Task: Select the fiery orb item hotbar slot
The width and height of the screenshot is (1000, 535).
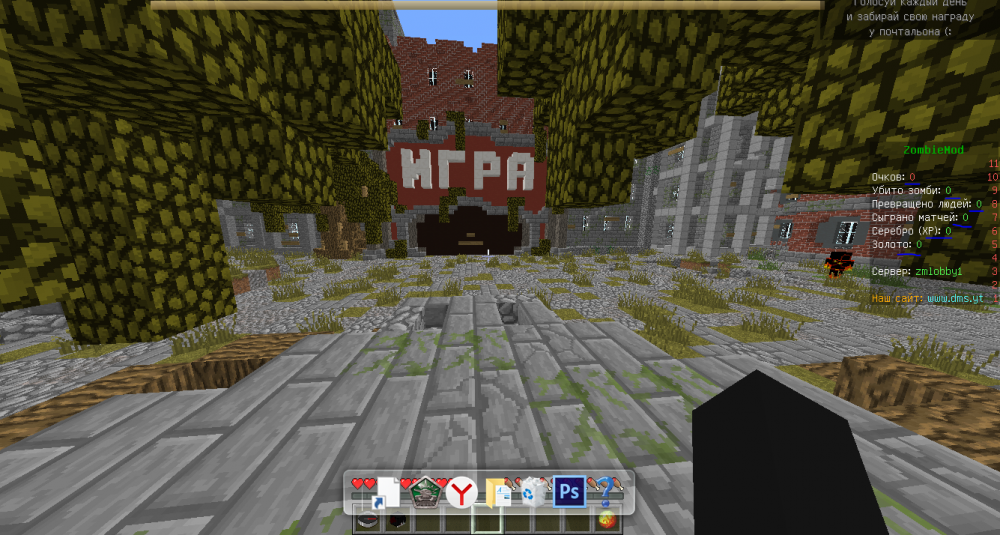Action: [x=606, y=521]
